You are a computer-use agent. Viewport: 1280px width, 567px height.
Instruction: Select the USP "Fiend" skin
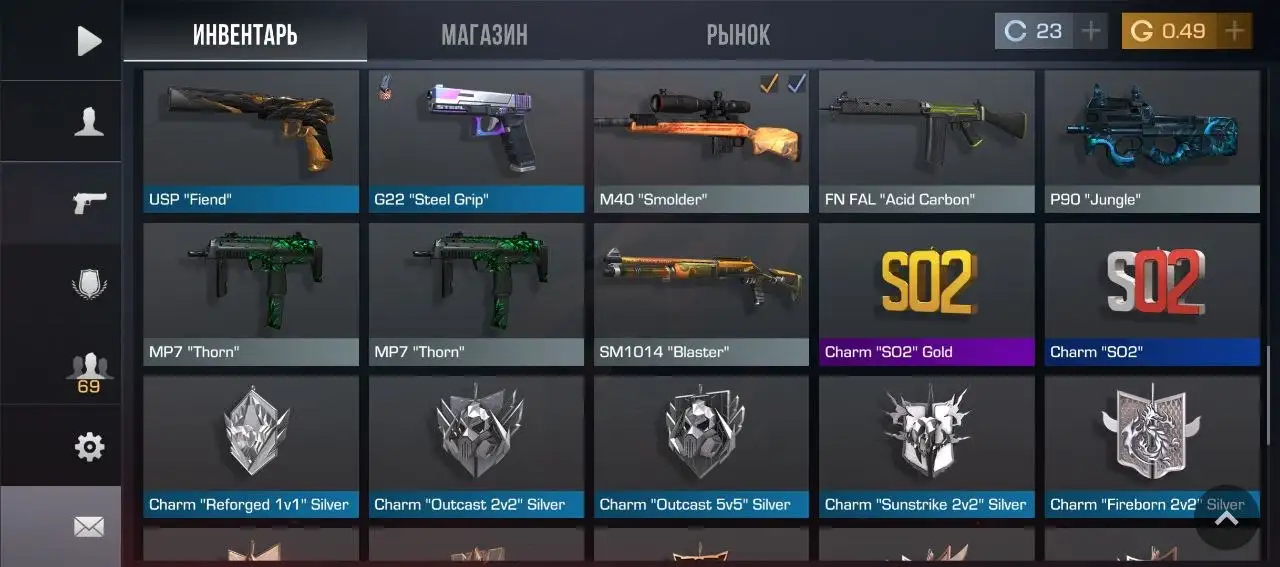coord(251,140)
